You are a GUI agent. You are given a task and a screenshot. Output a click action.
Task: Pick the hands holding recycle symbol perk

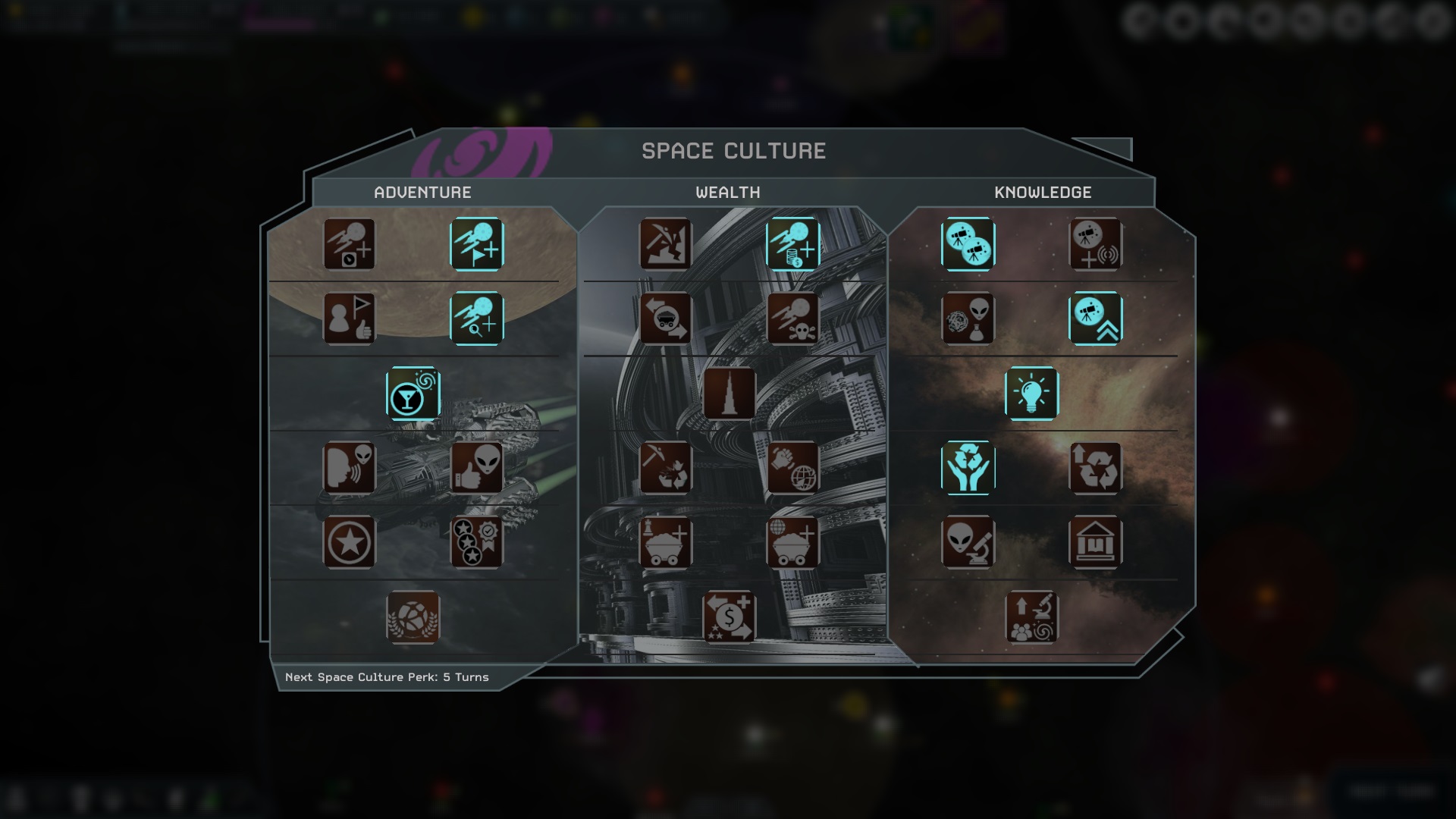pos(968,468)
